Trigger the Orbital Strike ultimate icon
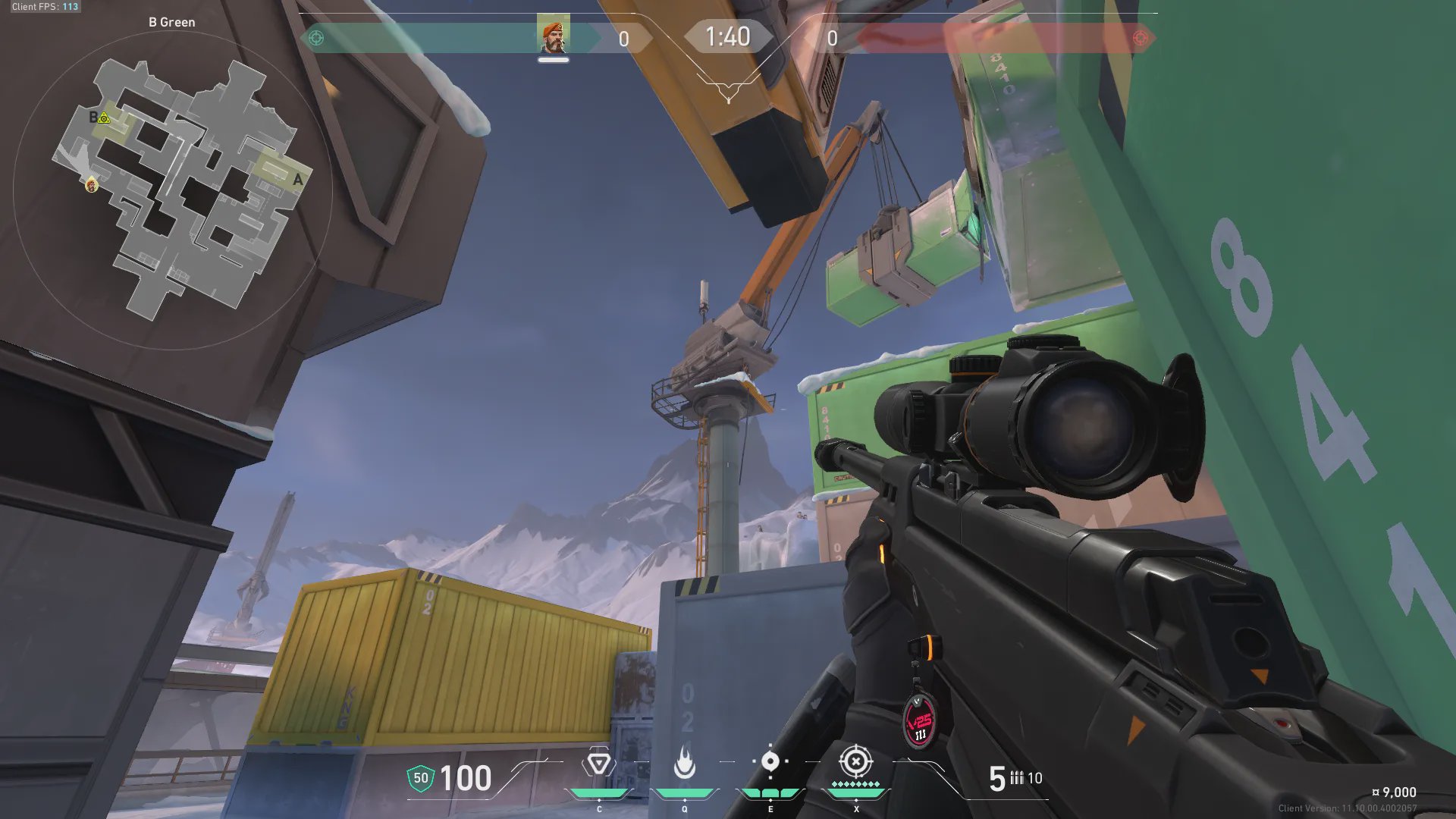This screenshot has height=819, width=1456. pyautogui.click(x=855, y=761)
